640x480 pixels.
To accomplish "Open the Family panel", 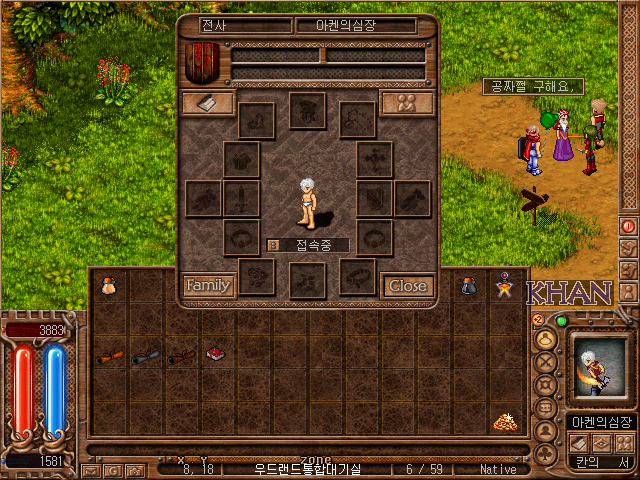I will pyautogui.click(x=208, y=285).
